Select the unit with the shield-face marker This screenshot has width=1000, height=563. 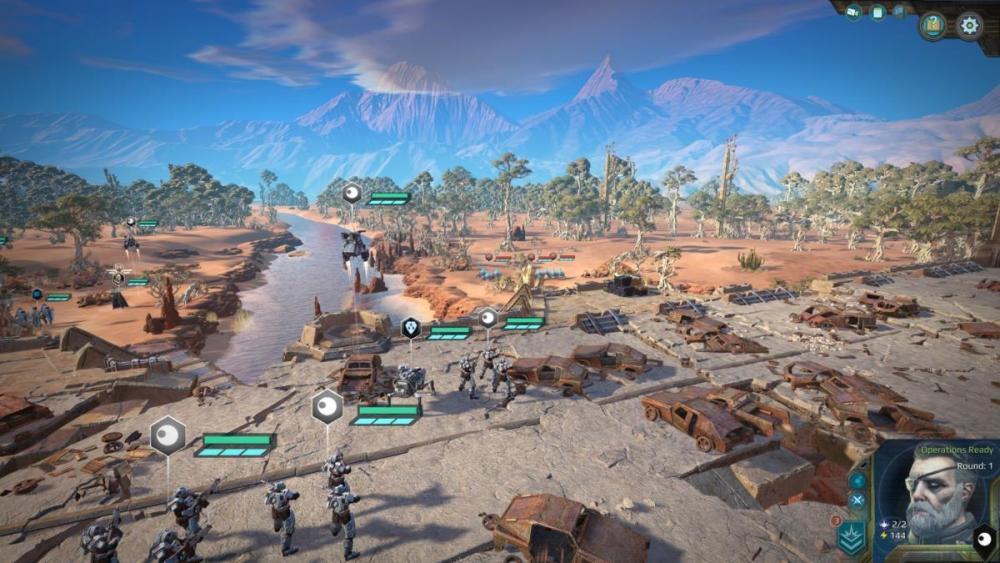(410, 327)
